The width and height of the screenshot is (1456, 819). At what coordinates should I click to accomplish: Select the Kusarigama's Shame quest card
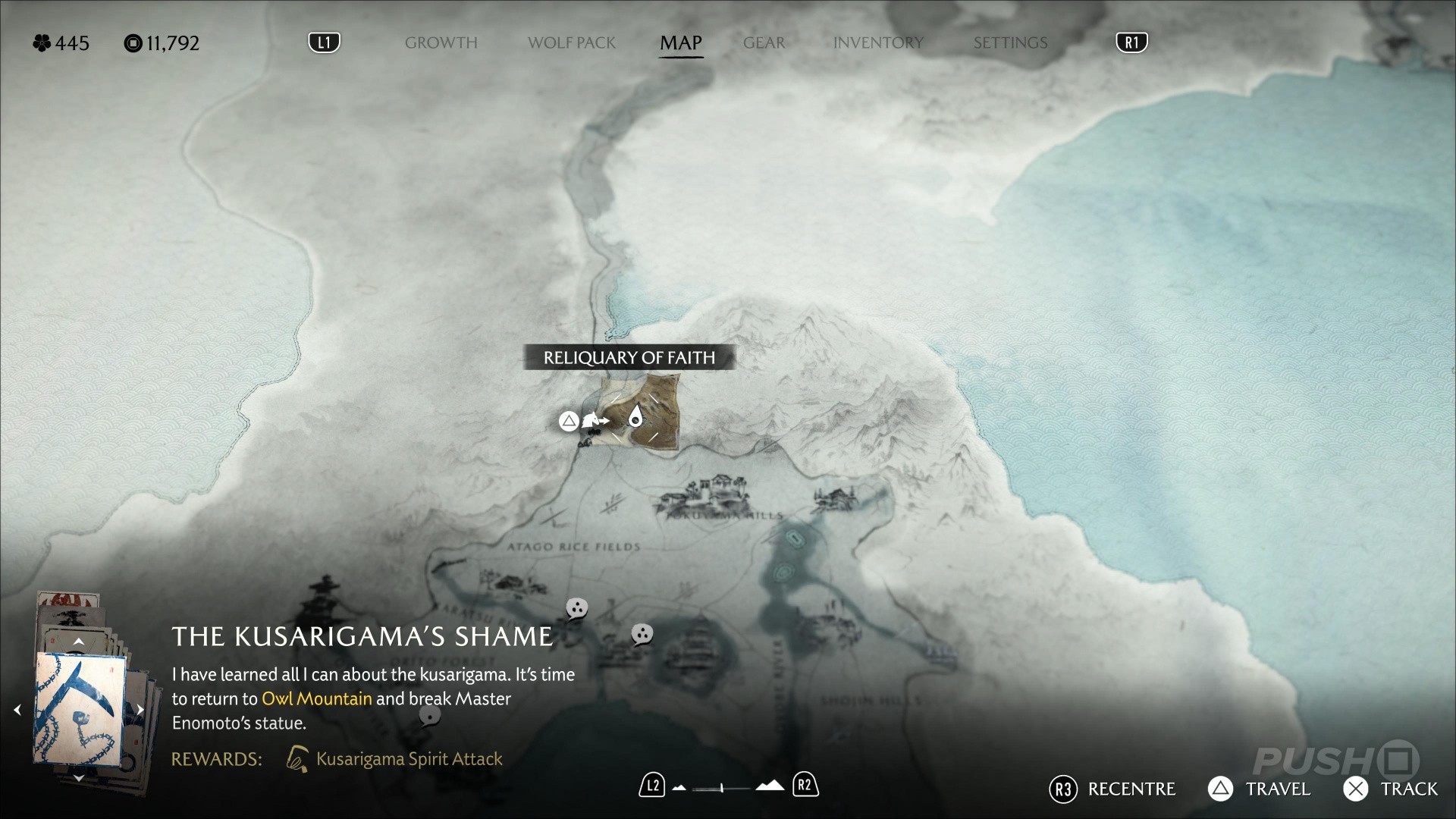point(80,709)
